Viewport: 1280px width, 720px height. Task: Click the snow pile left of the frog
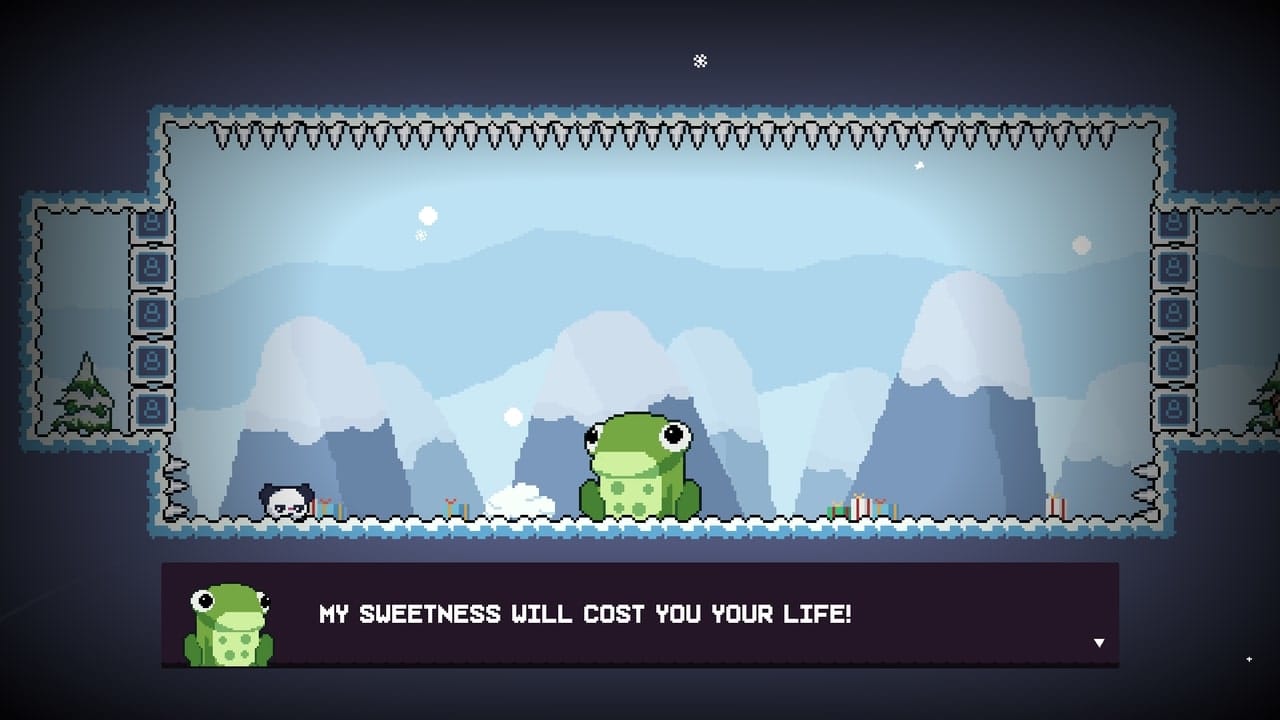pyautogui.click(x=520, y=502)
